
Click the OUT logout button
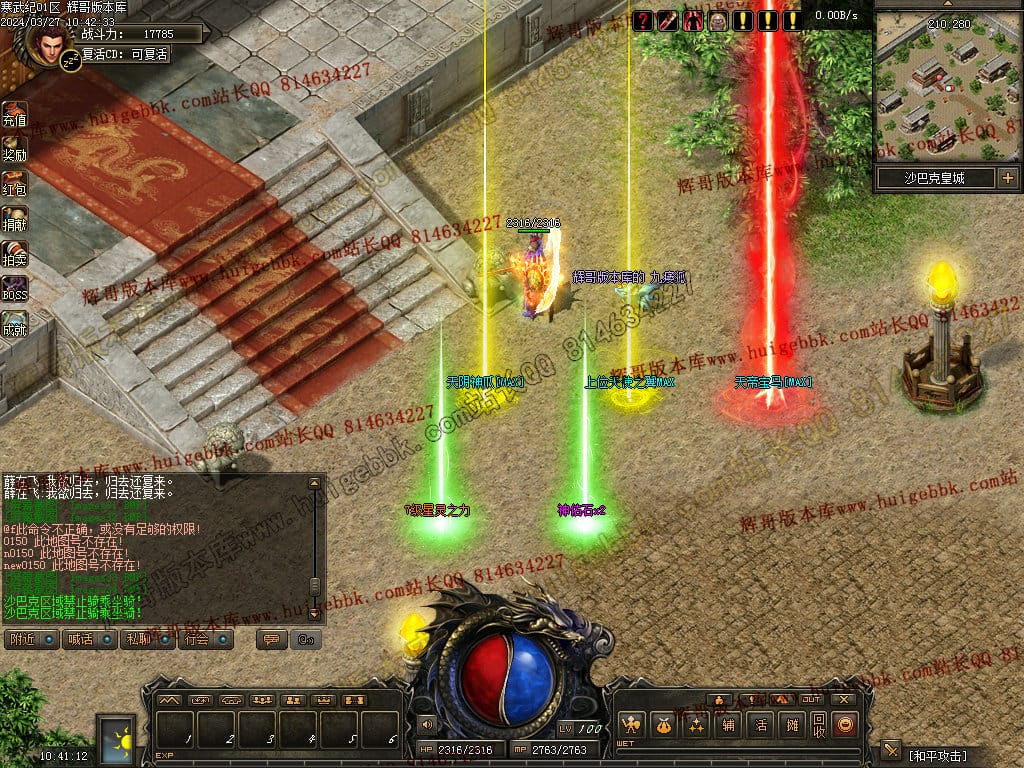click(811, 699)
